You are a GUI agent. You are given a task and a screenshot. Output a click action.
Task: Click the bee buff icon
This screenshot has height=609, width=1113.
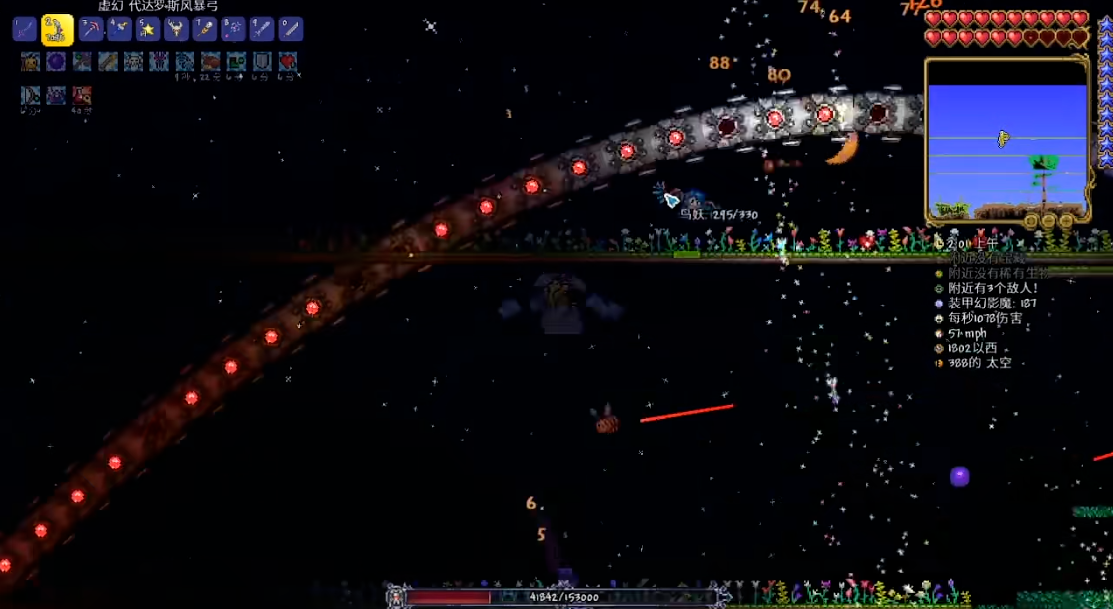tap(30, 62)
